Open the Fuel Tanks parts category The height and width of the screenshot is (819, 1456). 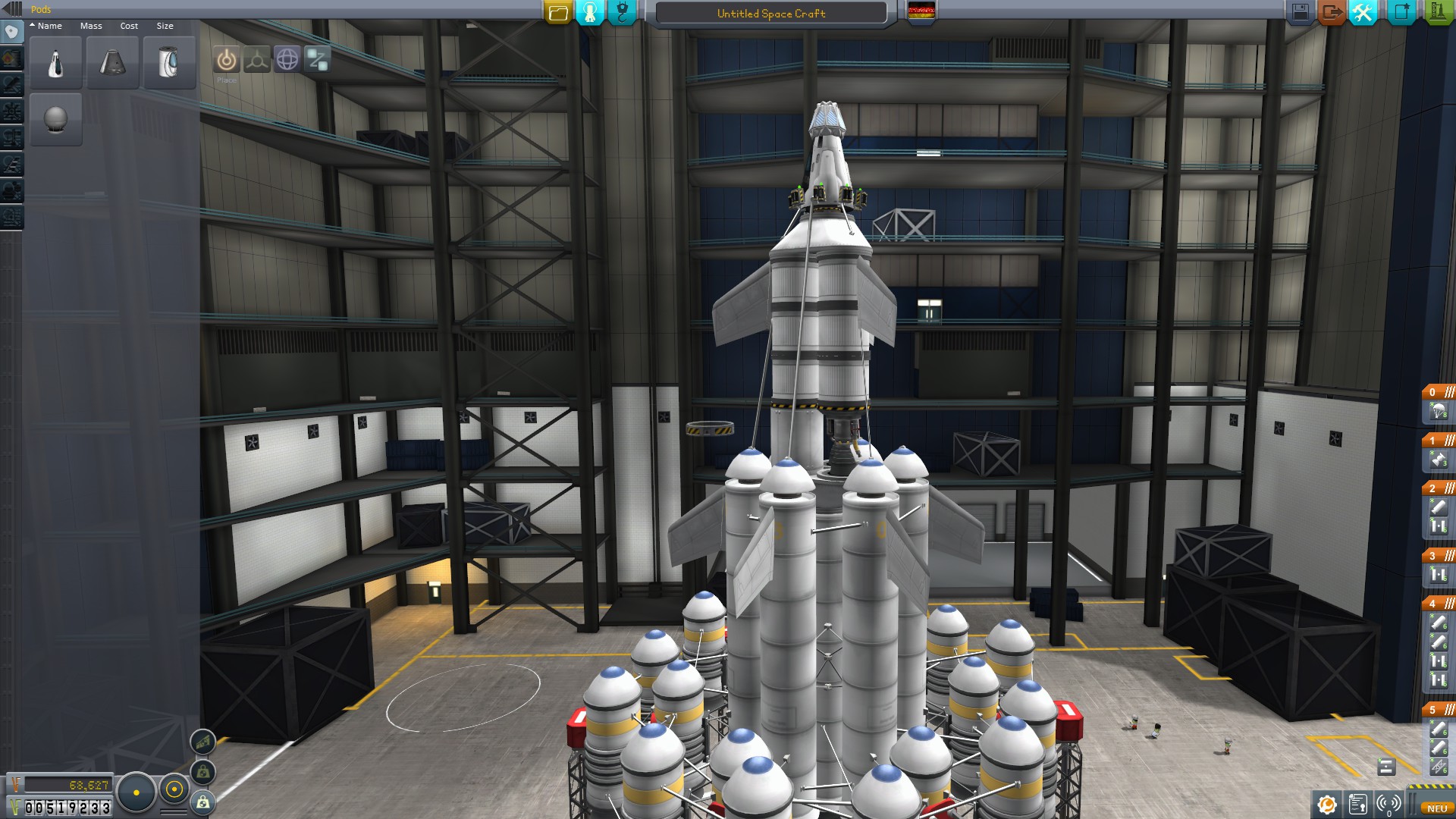(12, 58)
